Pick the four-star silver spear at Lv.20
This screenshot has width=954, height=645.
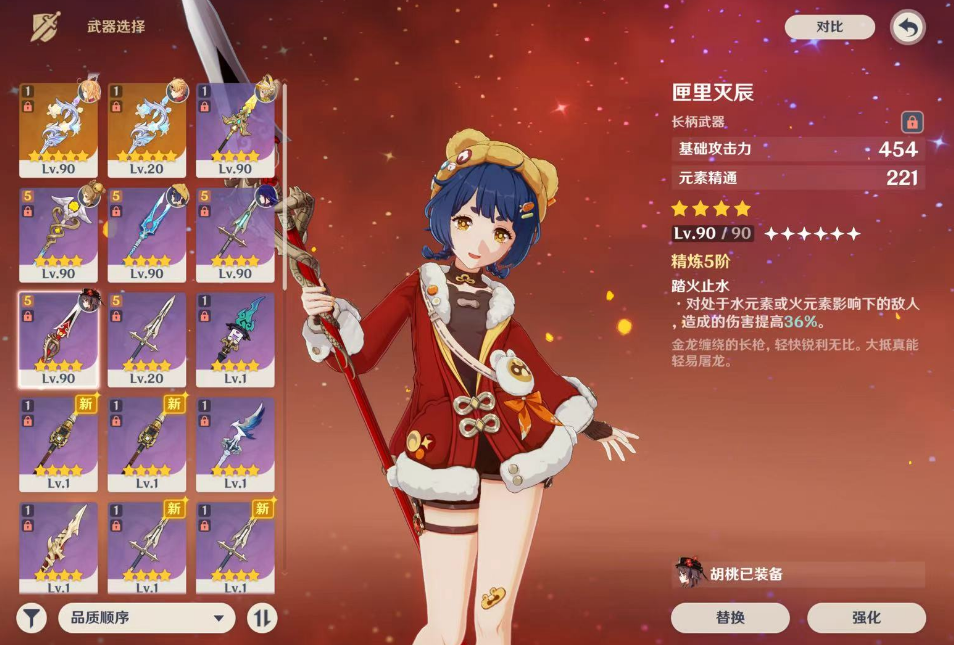click(x=147, y=340)
